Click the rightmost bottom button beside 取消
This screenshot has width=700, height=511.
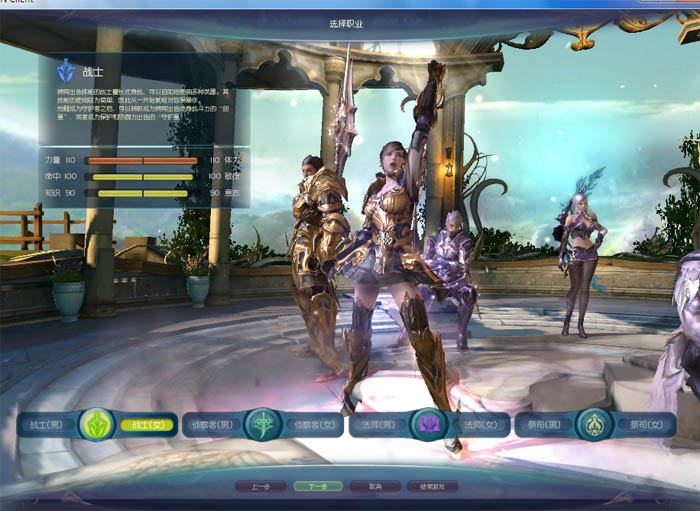(432, 487)
